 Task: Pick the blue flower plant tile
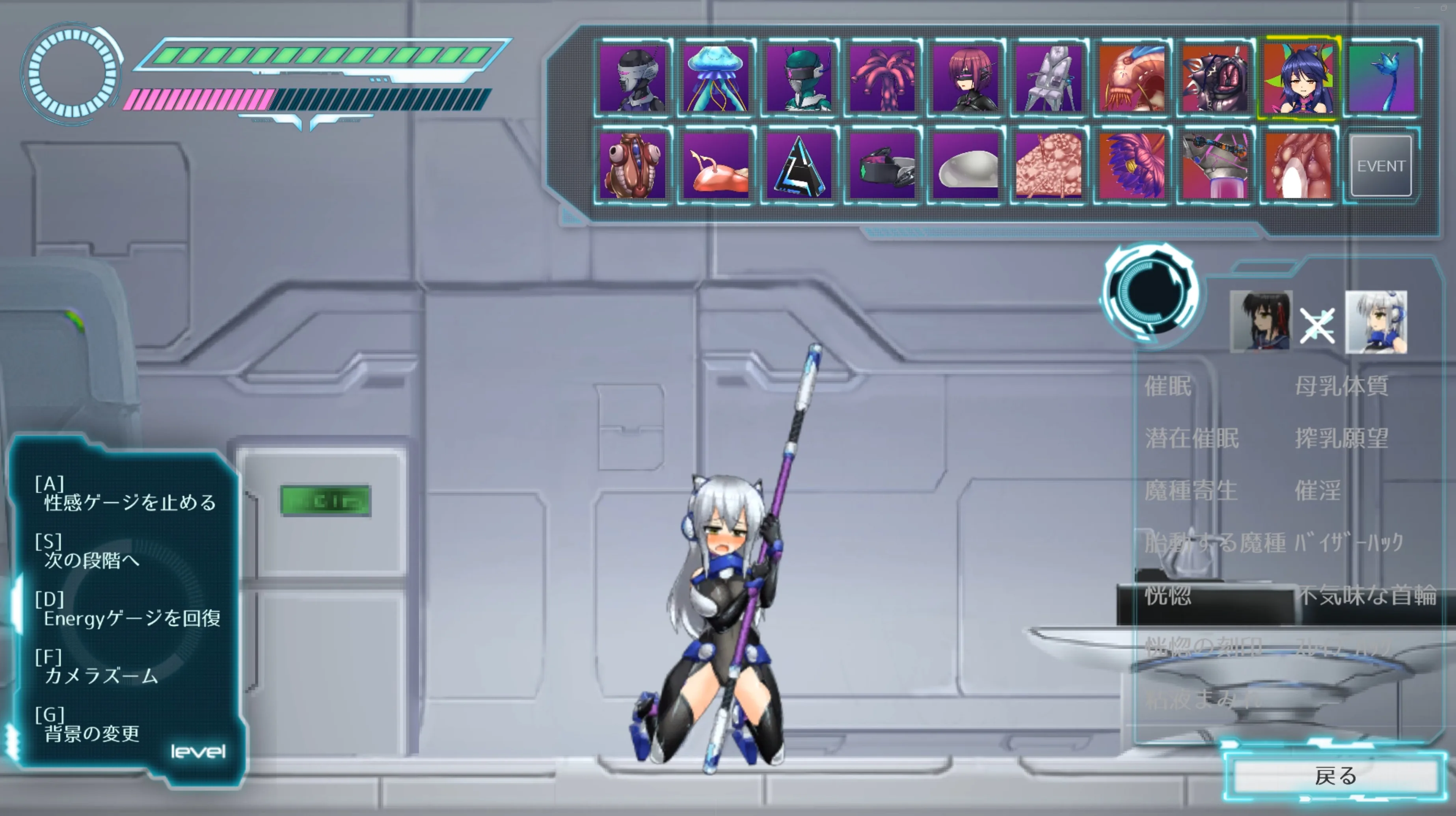coord(1382,79)
